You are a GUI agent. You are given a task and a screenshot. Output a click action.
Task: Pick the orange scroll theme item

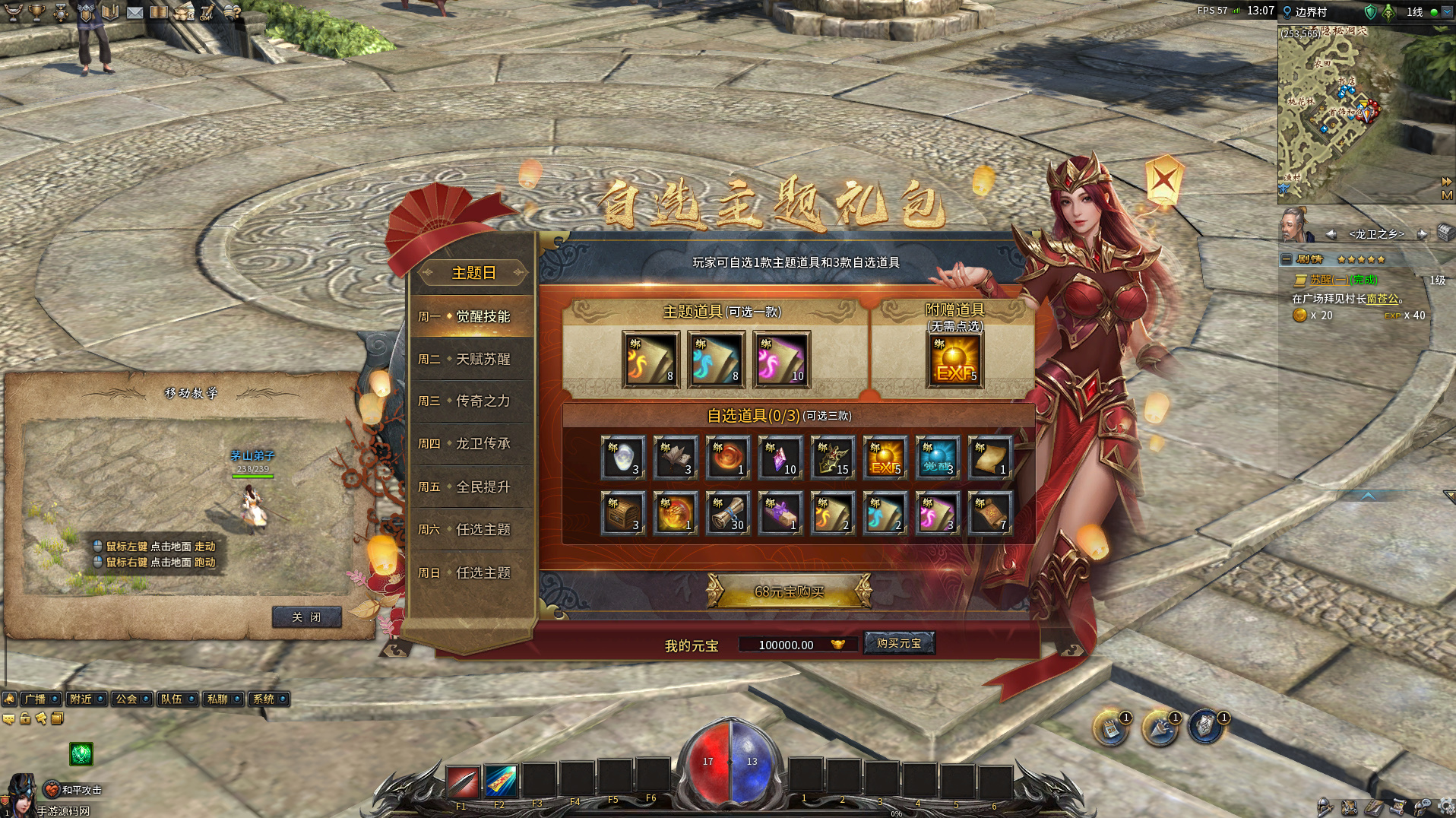pyautogui.click(x=650, y=360)
